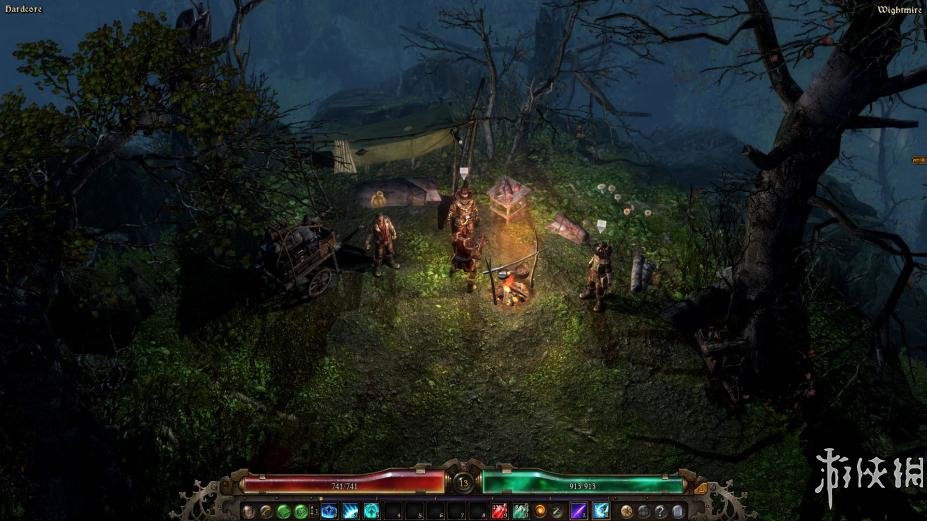
Task: Open the grey tombstone button
Action: click(679, 511)
